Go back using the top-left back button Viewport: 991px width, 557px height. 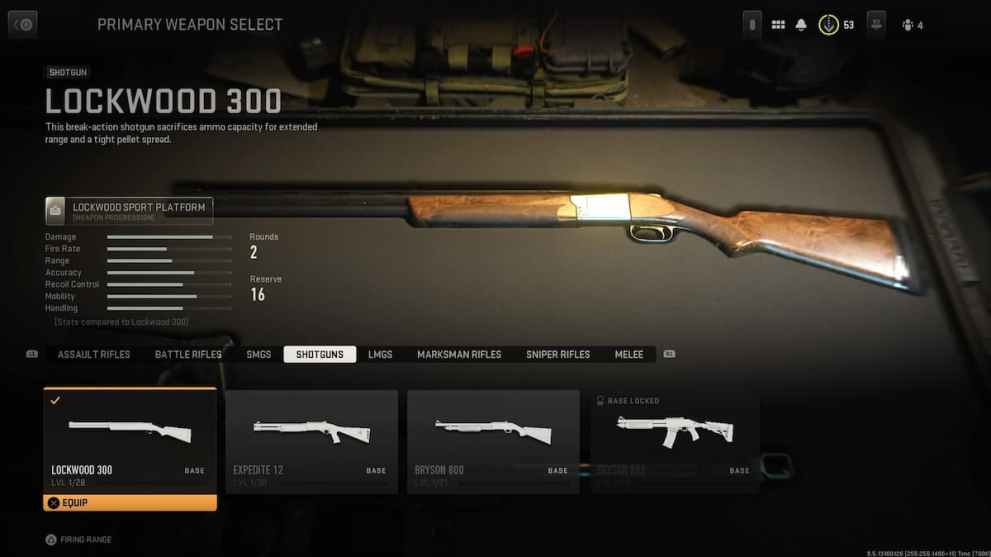22,25
